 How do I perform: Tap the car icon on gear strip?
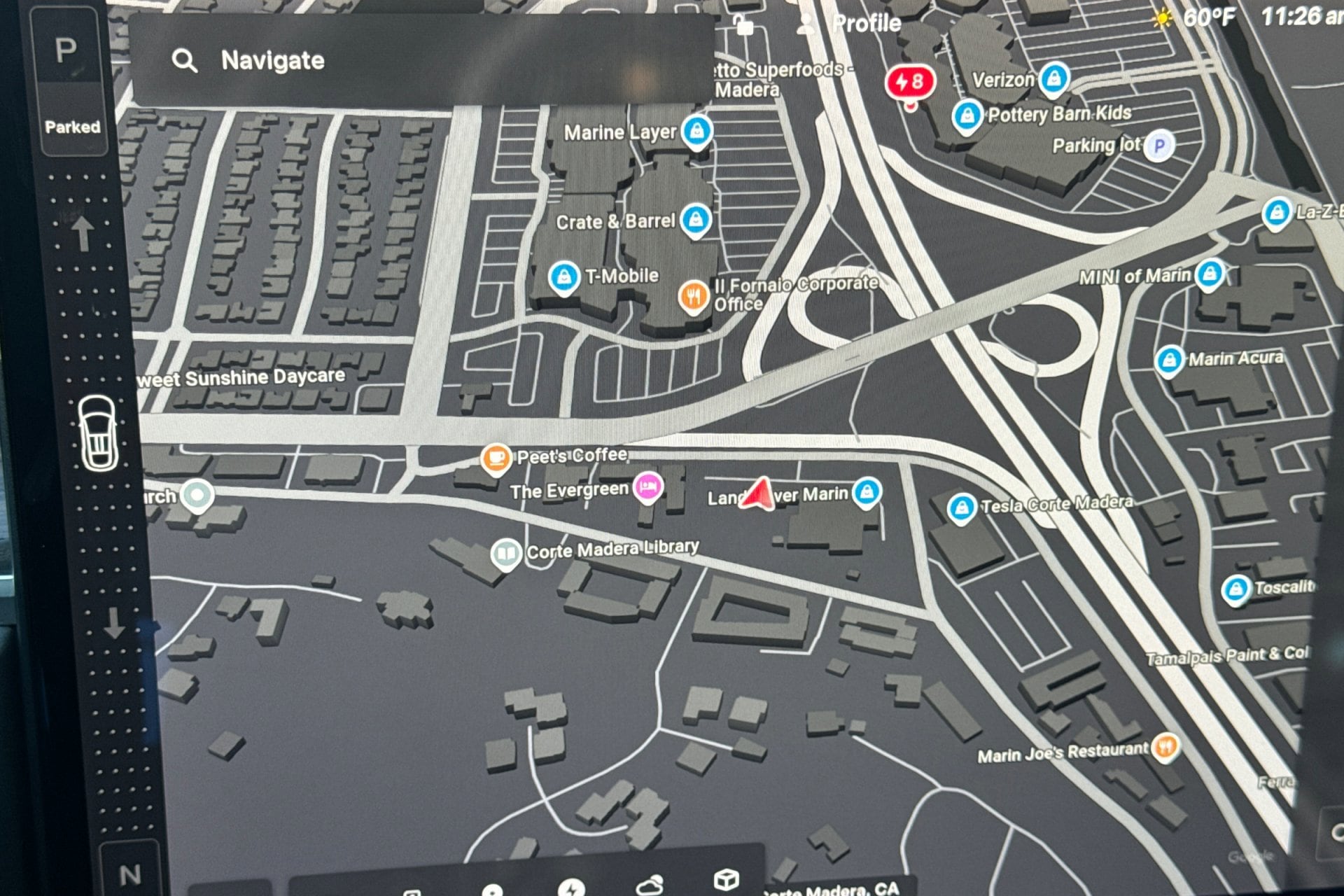(x=98, y=433)
